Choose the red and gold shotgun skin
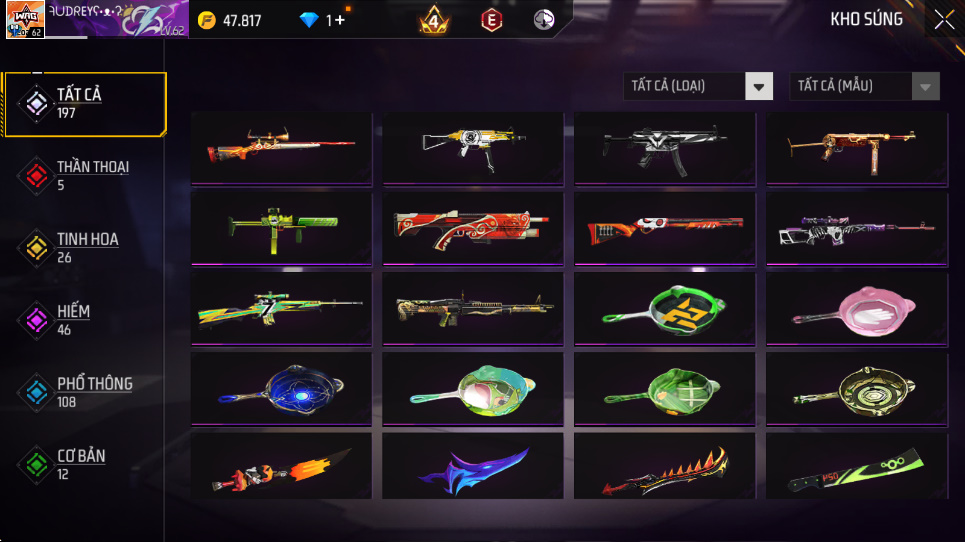The image size is (965, 542). [472, 229]
